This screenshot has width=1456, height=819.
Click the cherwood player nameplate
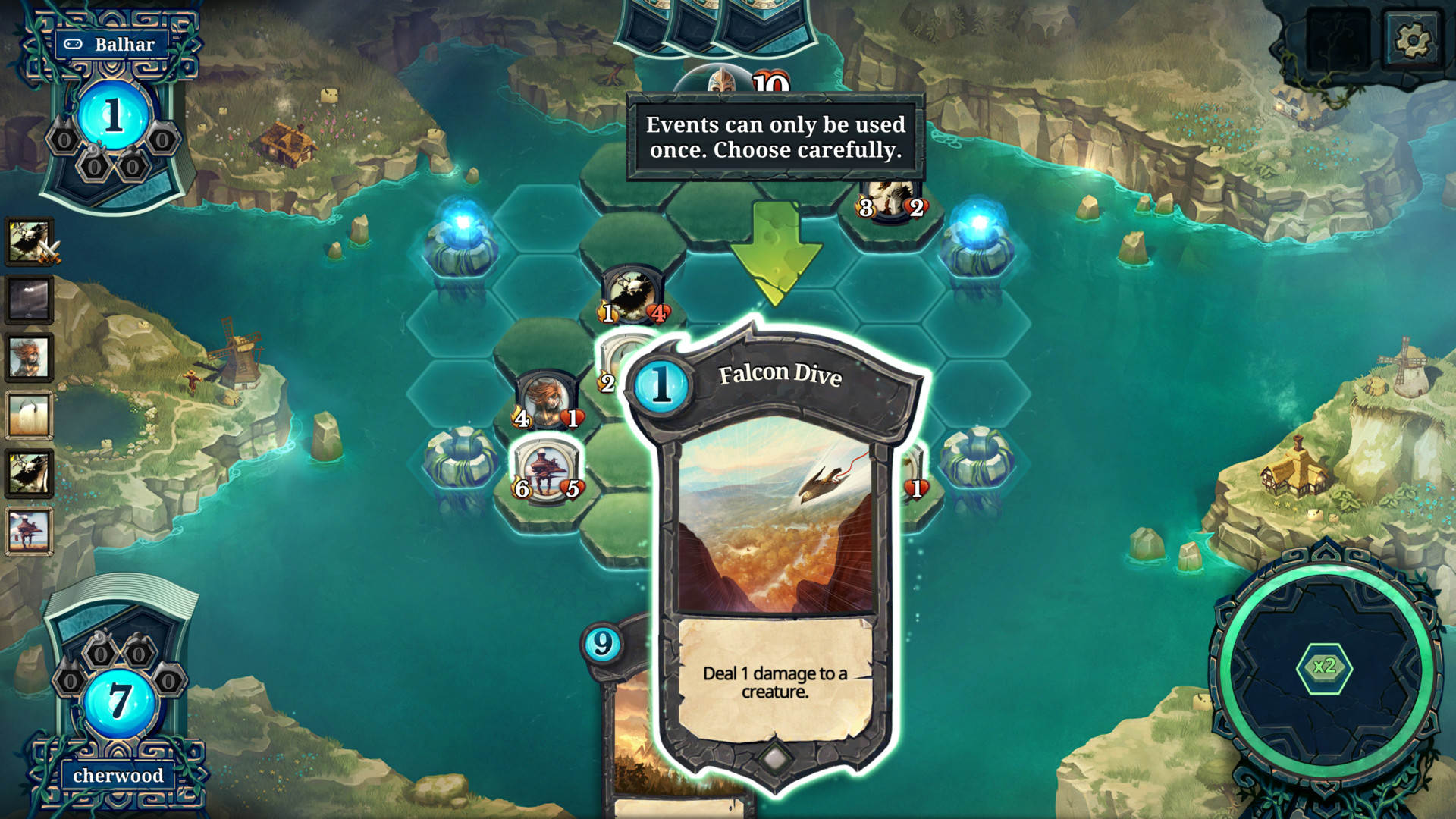118,775
